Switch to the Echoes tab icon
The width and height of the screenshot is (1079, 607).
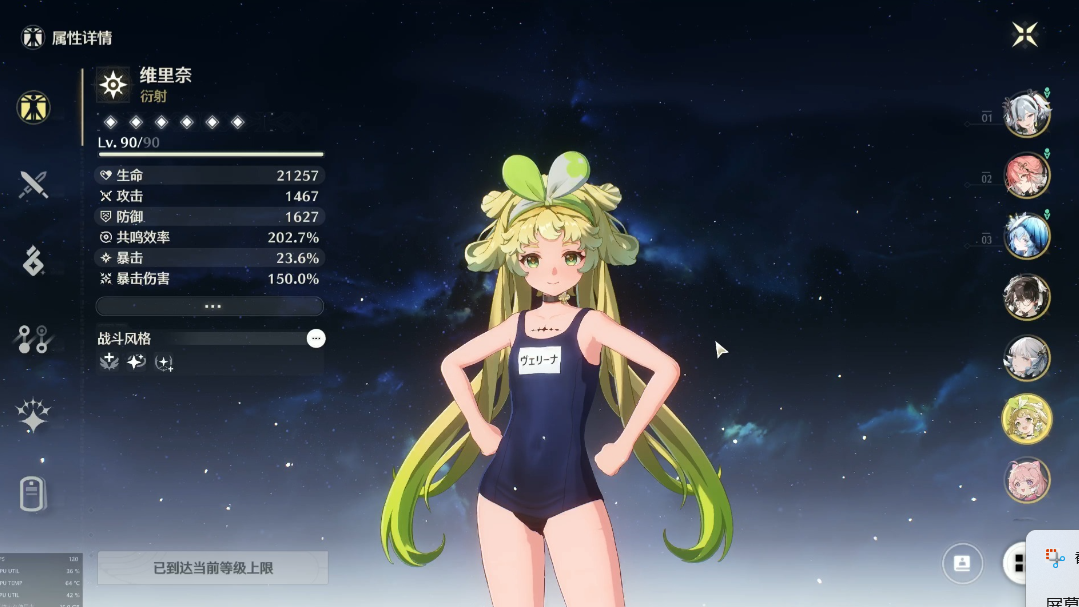click(33, 261)
